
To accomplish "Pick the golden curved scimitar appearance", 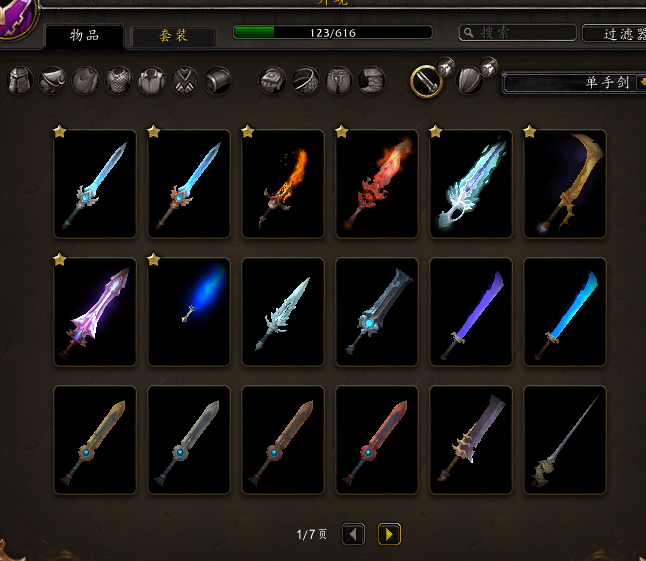I will click(x=565, y=184).
